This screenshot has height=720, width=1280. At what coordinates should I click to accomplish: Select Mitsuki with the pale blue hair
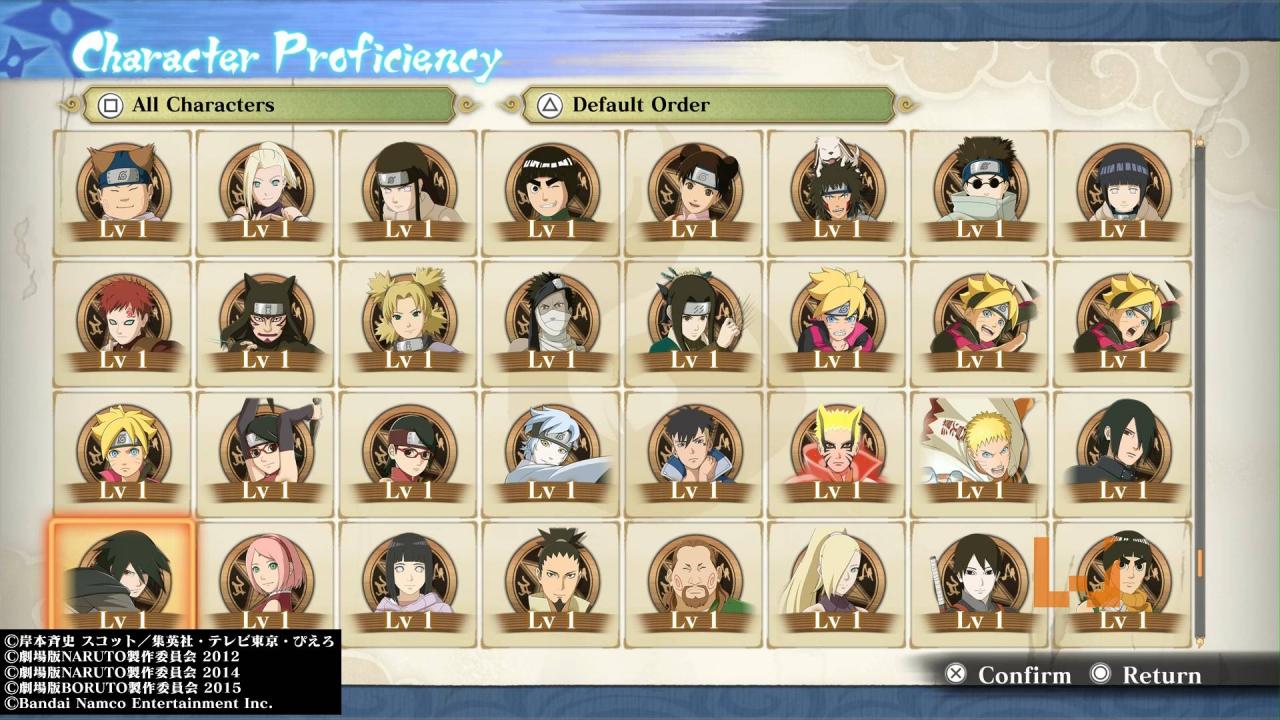(x=551, y=450)
